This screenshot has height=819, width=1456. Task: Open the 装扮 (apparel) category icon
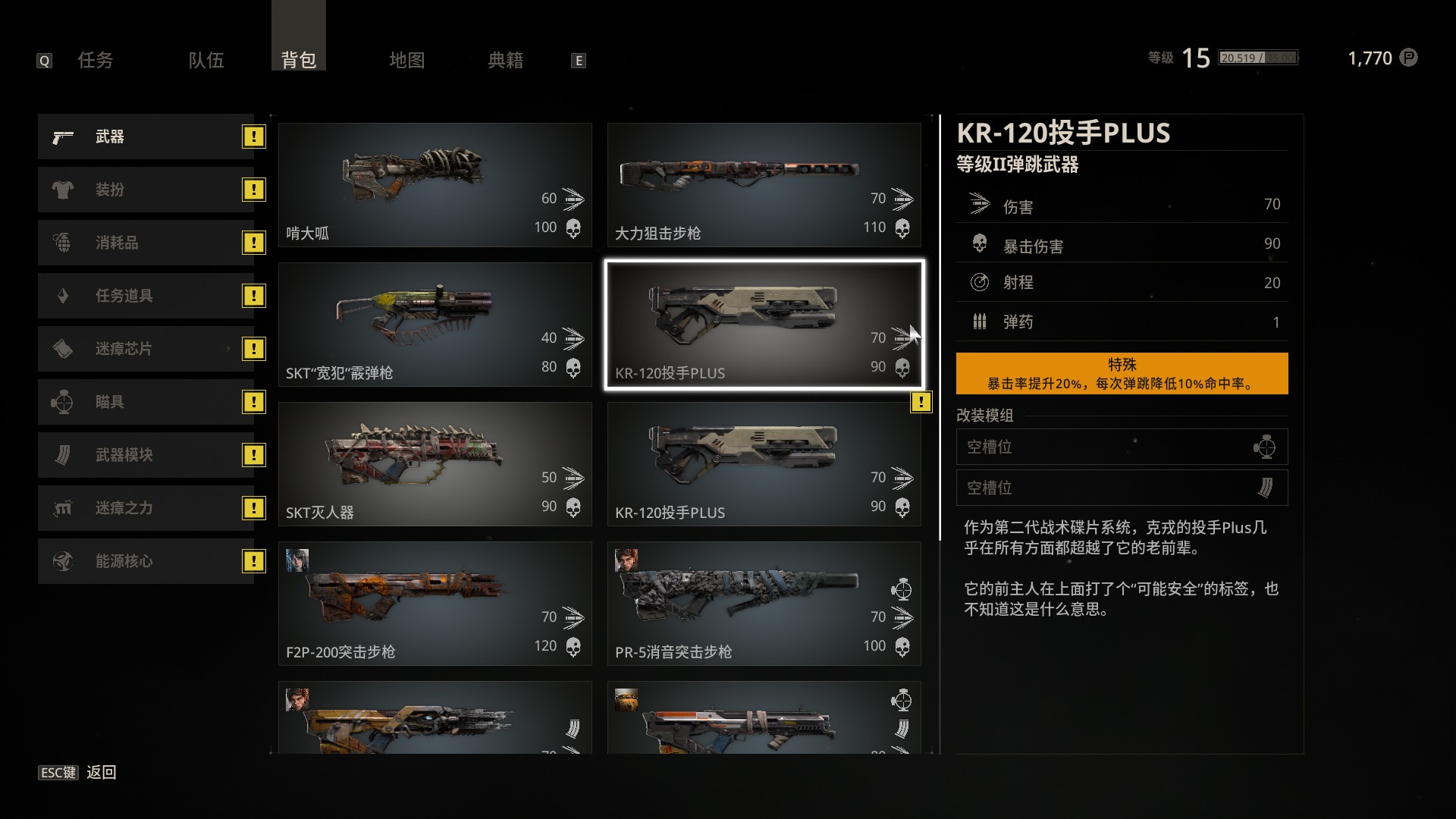click(62, 190)
